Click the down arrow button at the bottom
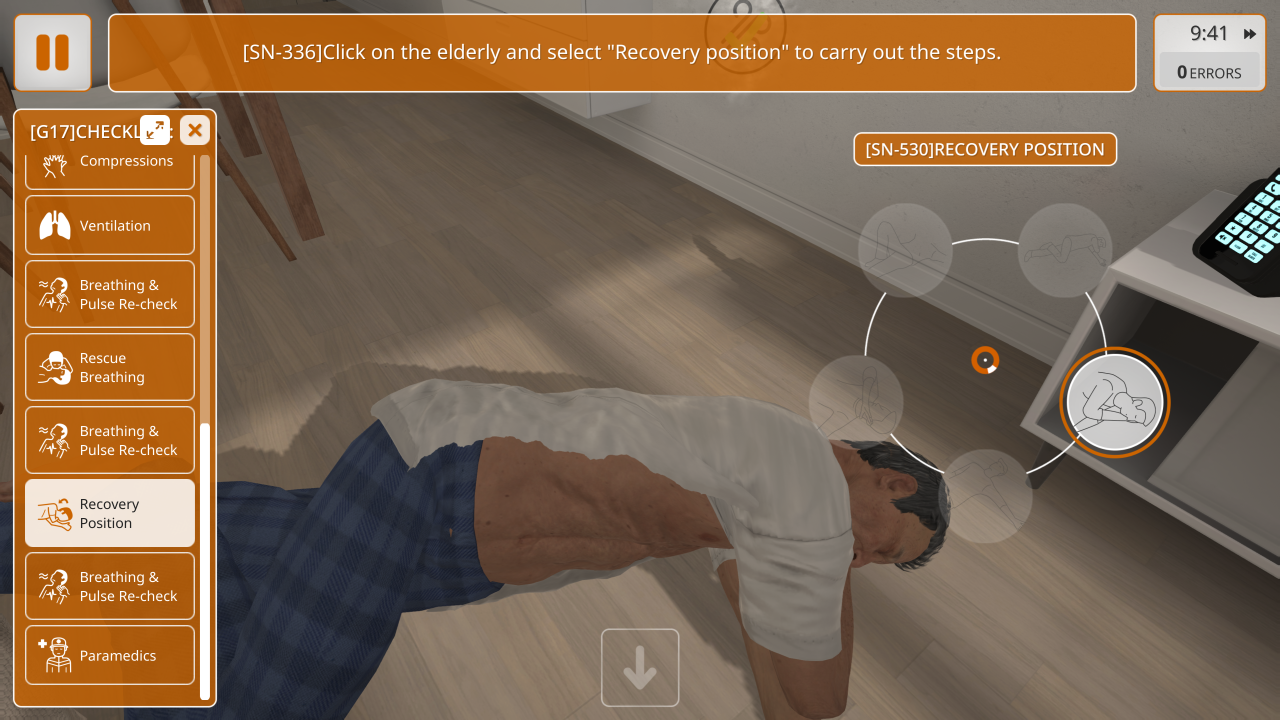Screen dimensions: 1280x720 [x=640, y=668]
